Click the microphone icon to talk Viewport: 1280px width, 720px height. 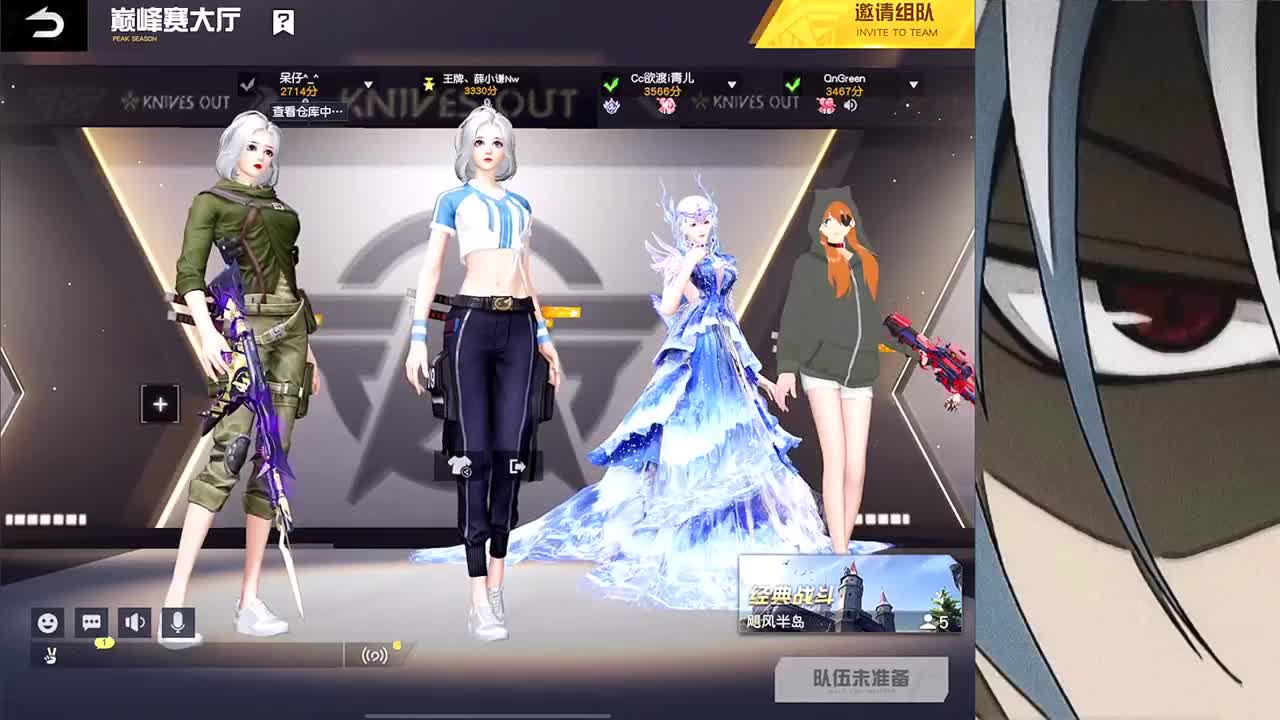[x=177, y=624]
